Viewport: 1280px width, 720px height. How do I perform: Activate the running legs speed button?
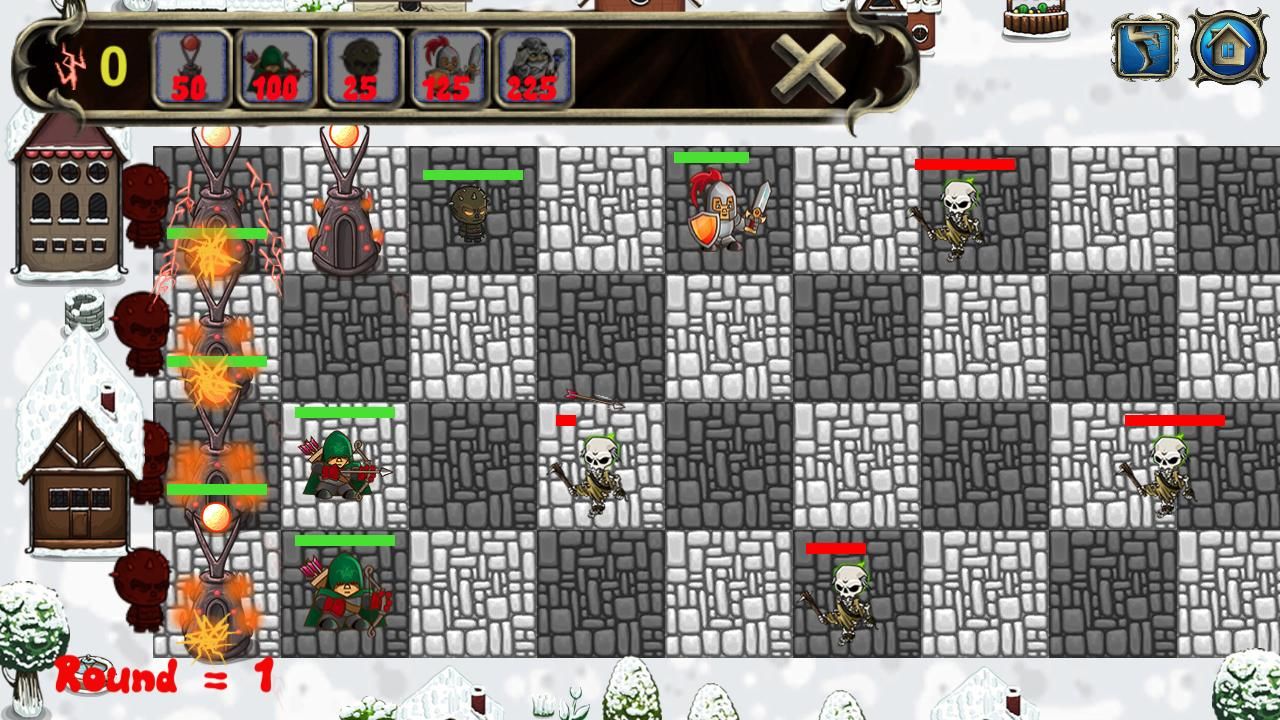click(x=1143, y=47)
